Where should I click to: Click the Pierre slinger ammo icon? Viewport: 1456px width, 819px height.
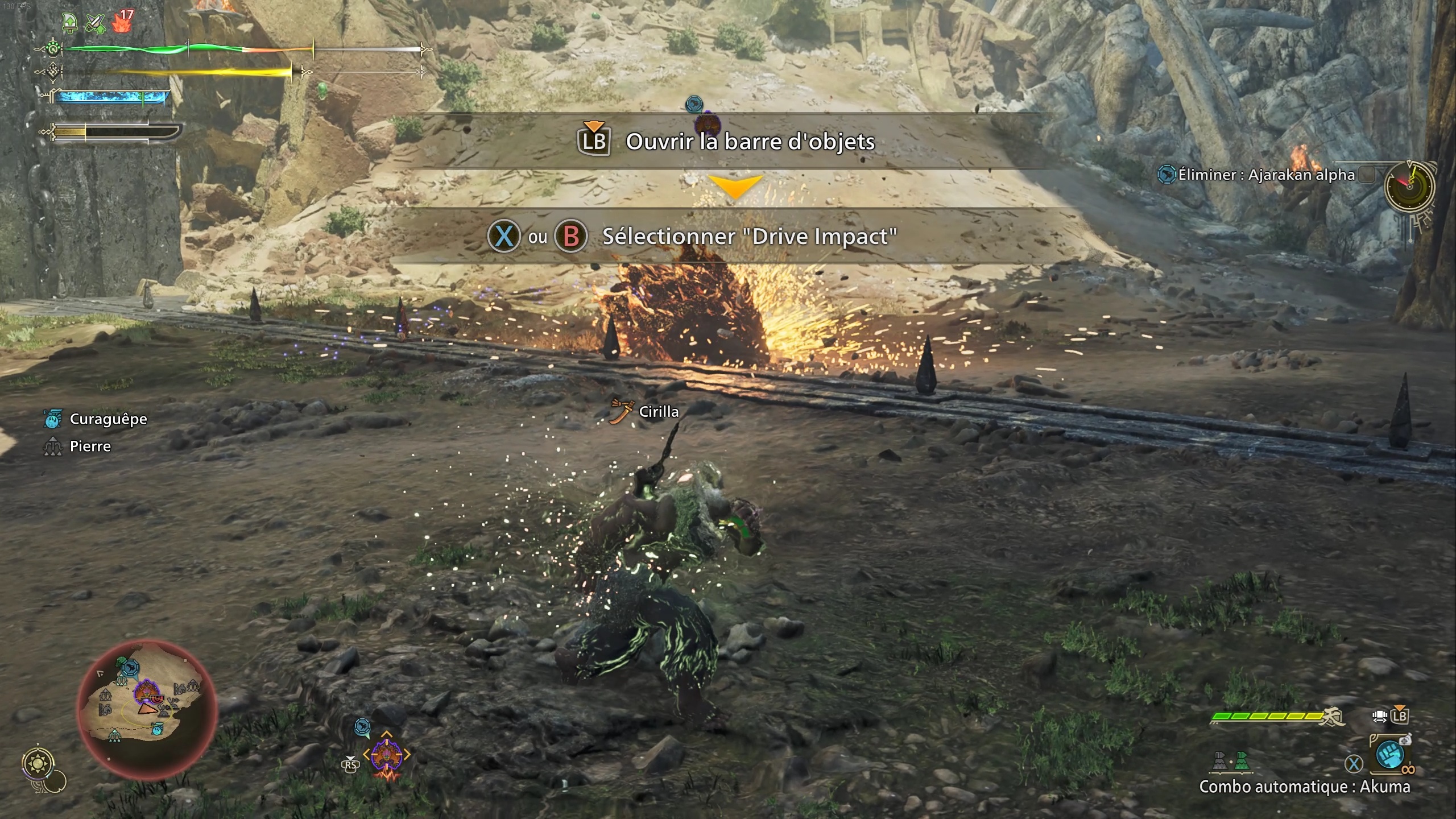click(x=53, y=446)
